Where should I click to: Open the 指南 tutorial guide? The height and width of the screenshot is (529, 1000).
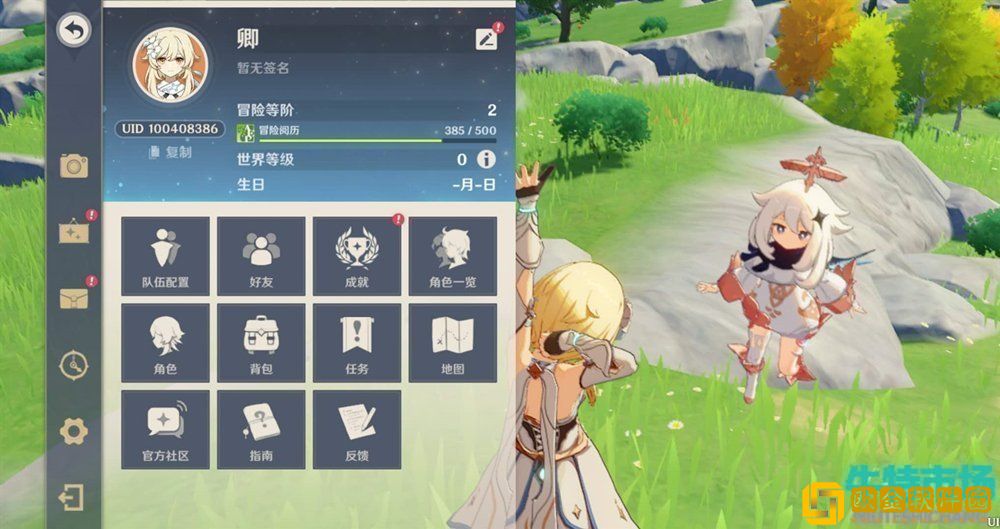click(261, 430)
